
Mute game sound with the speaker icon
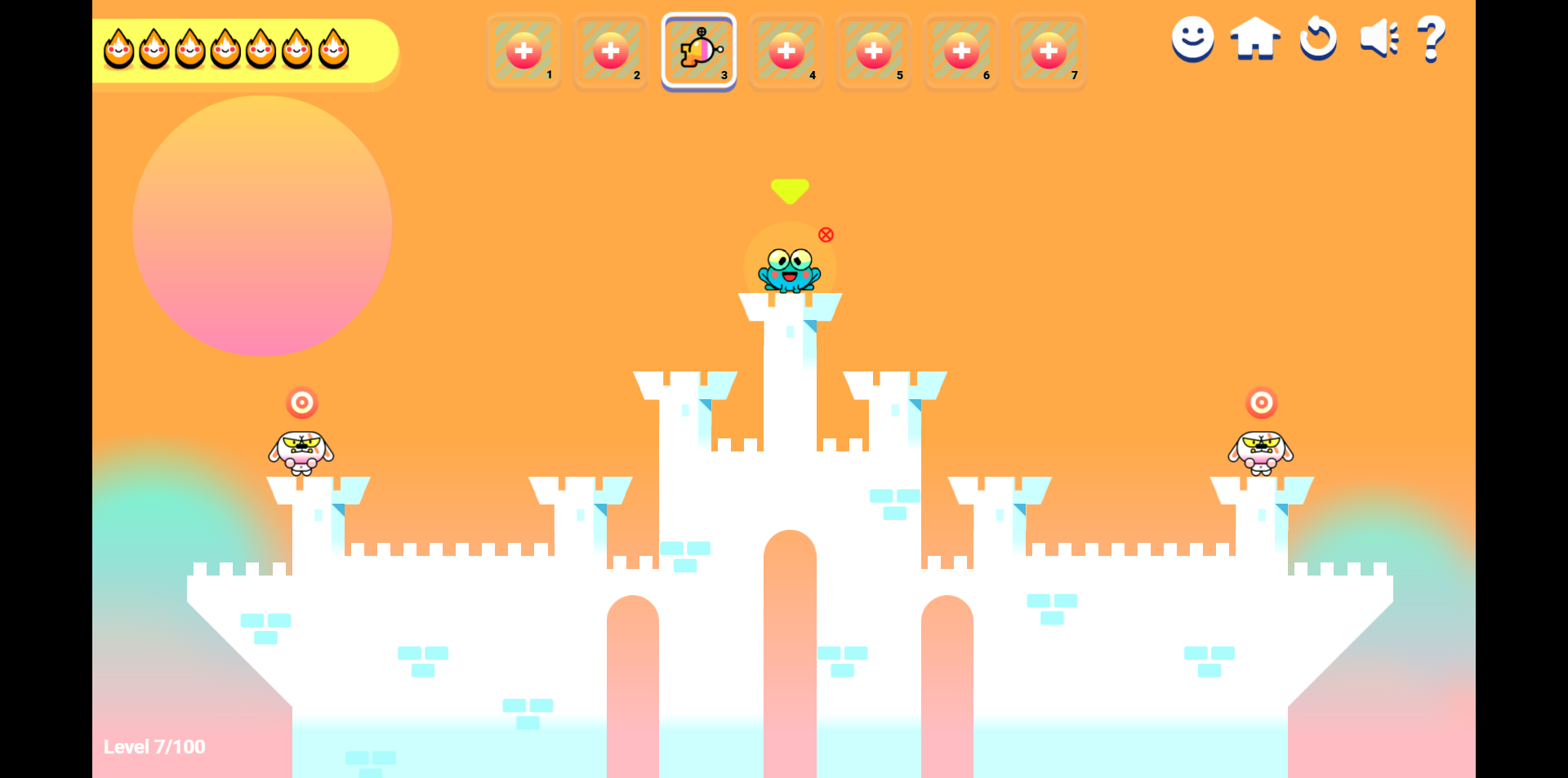(1378, 38)
